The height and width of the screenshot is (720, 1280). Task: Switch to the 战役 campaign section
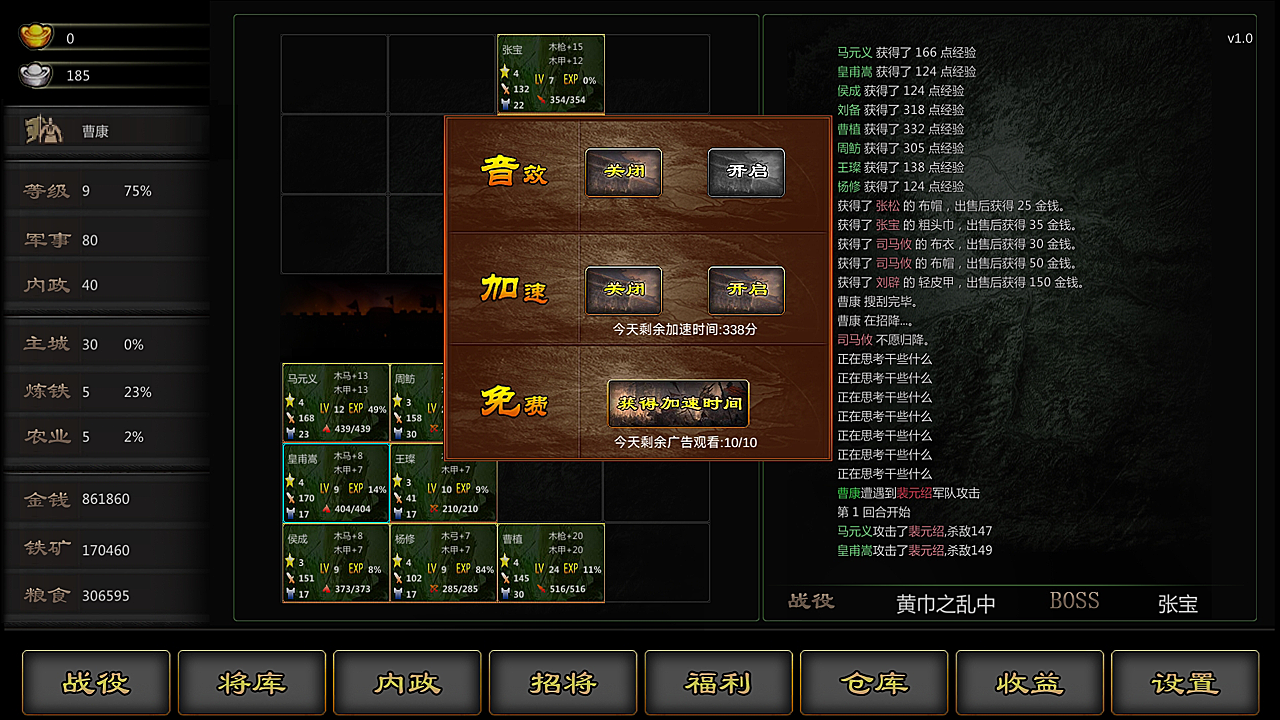click(95, 683)
